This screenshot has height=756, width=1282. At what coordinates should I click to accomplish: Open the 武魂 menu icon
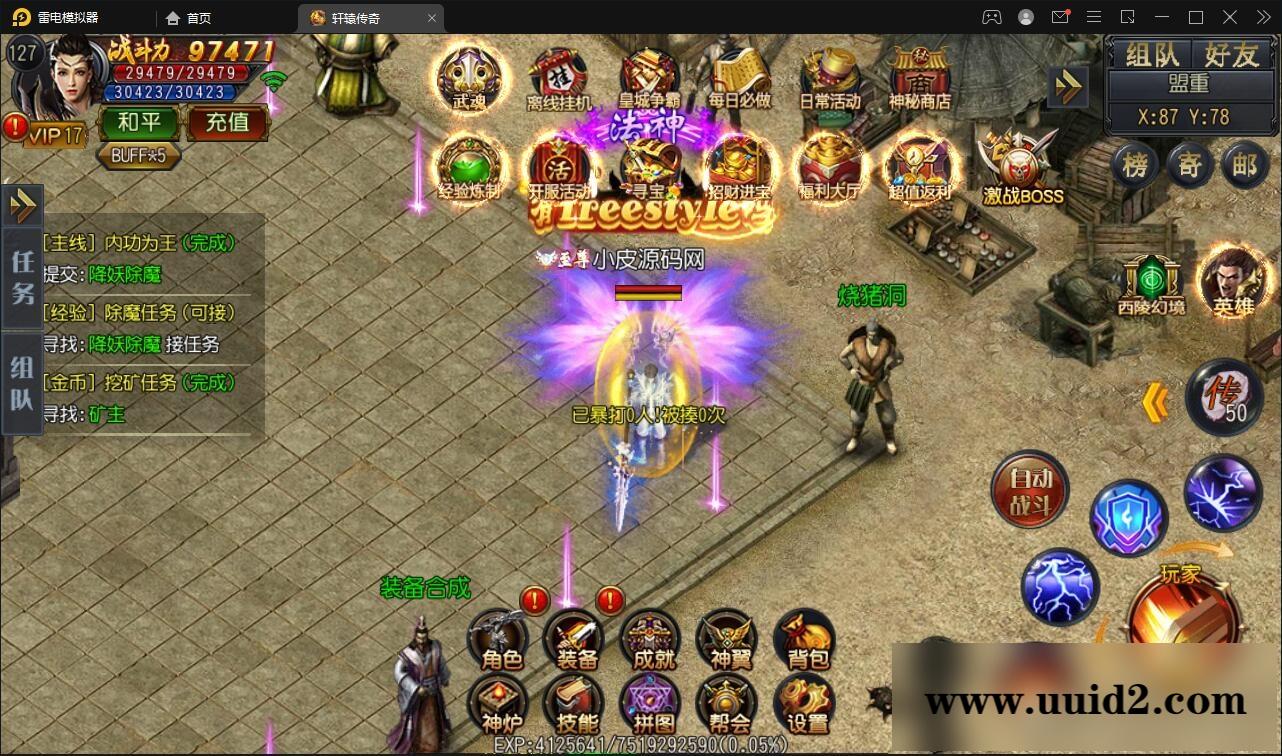pos(468,76)
